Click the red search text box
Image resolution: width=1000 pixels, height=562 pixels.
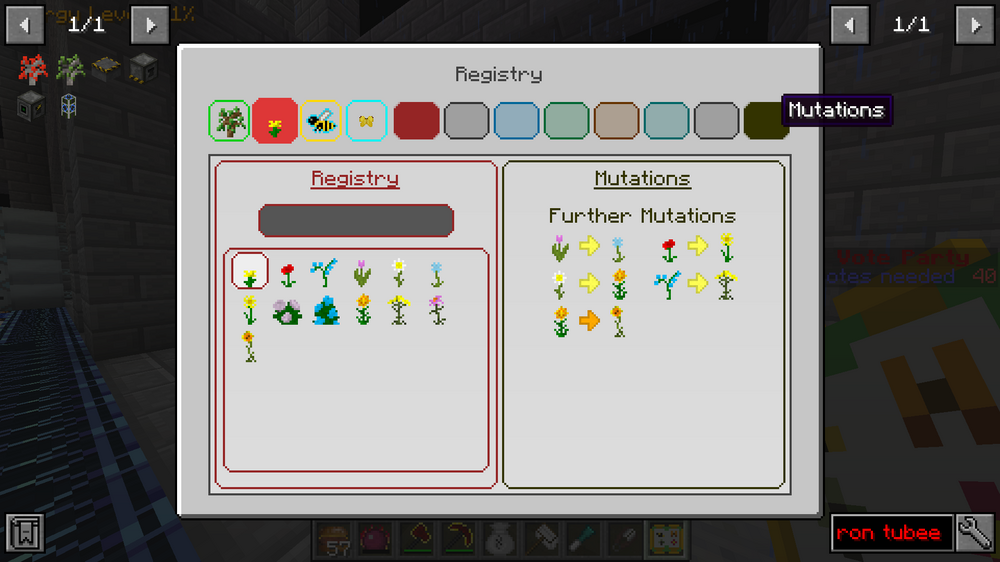(889, 533)
